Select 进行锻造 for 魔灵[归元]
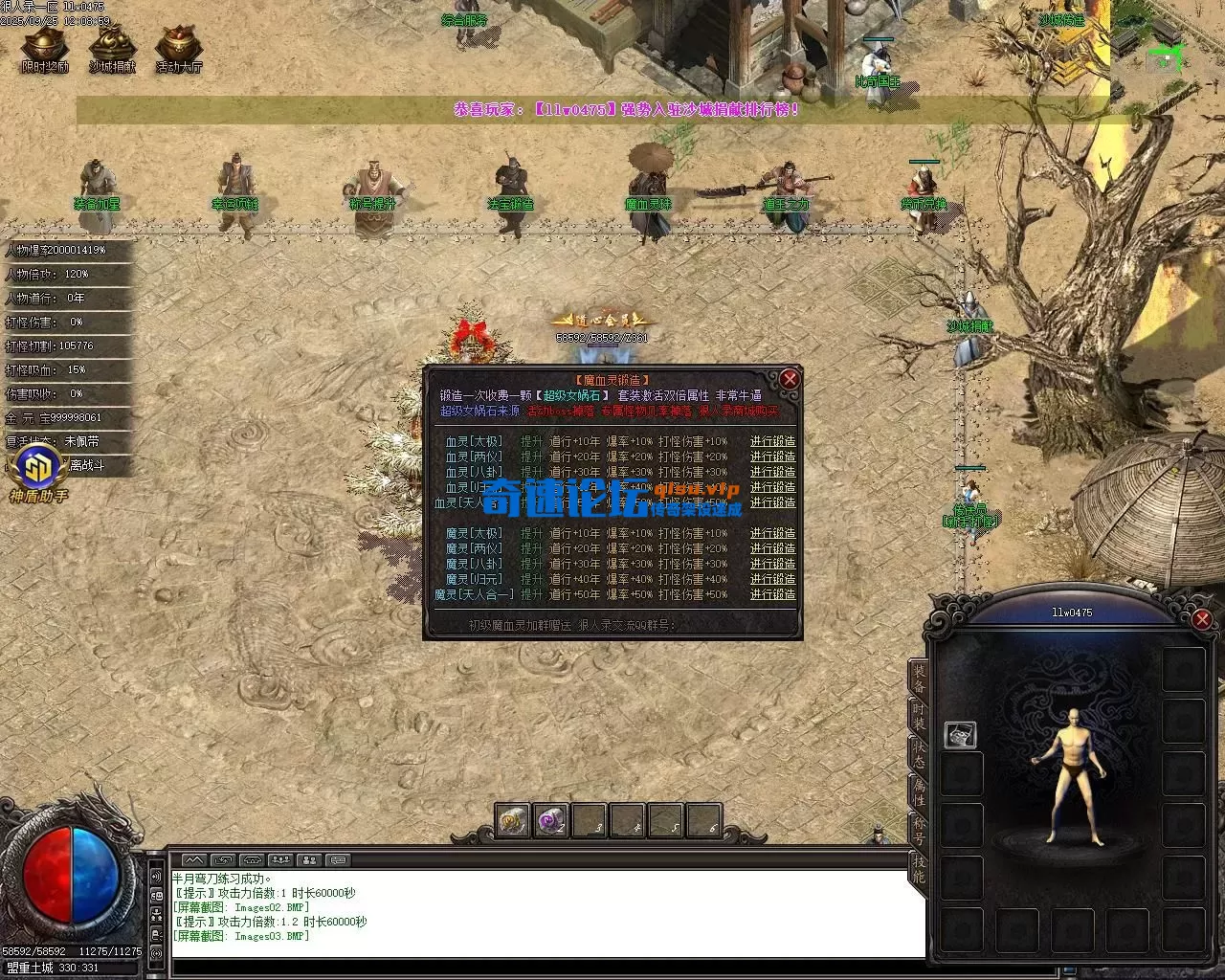1225x980 pixels. click(772, 579)
